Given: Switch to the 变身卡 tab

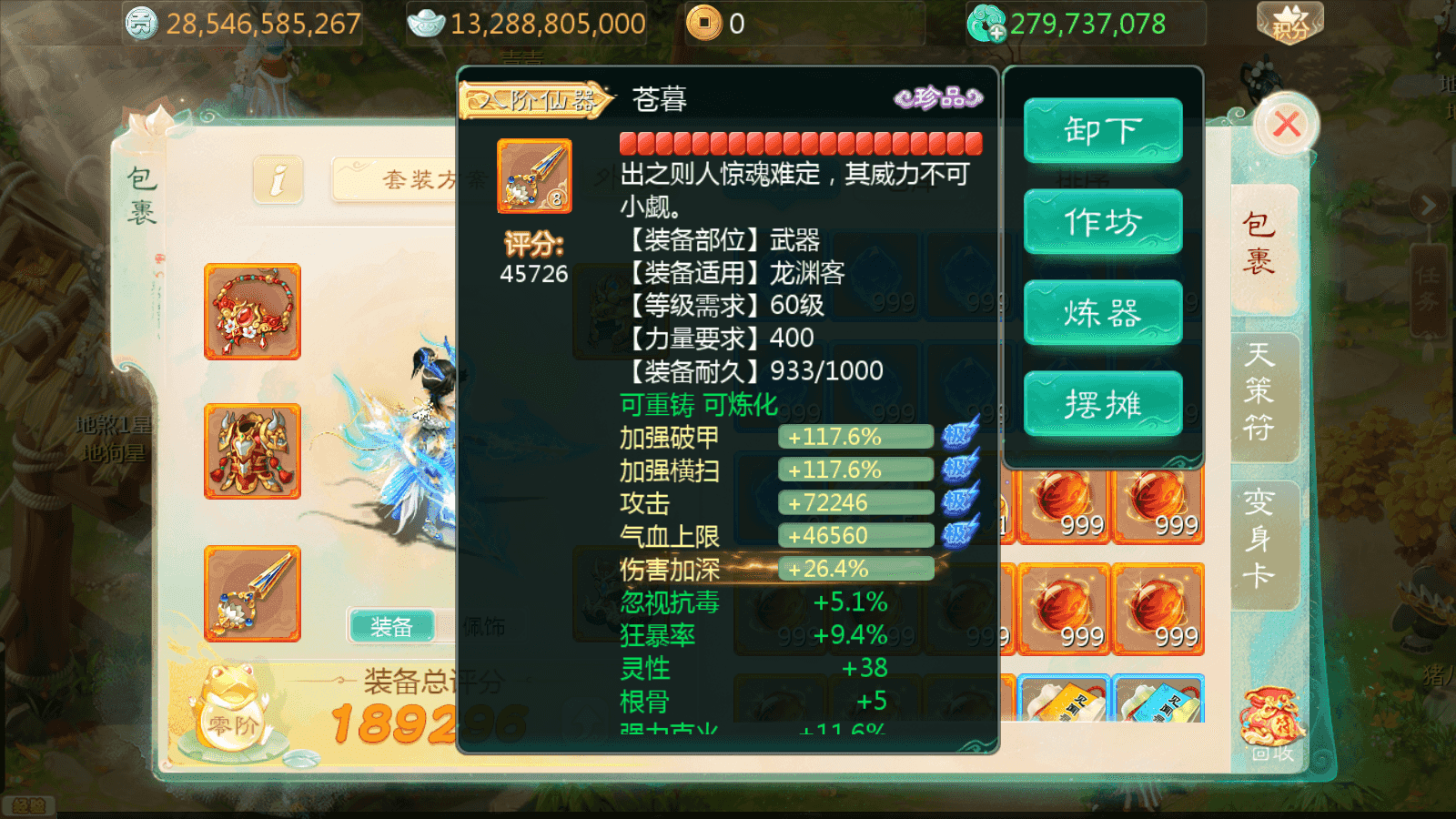Looking at the screenshot, I should point(1261,539).
